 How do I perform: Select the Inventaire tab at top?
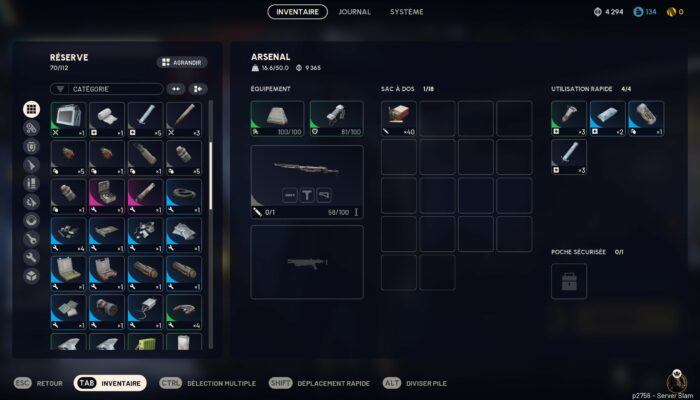point(297,12)
